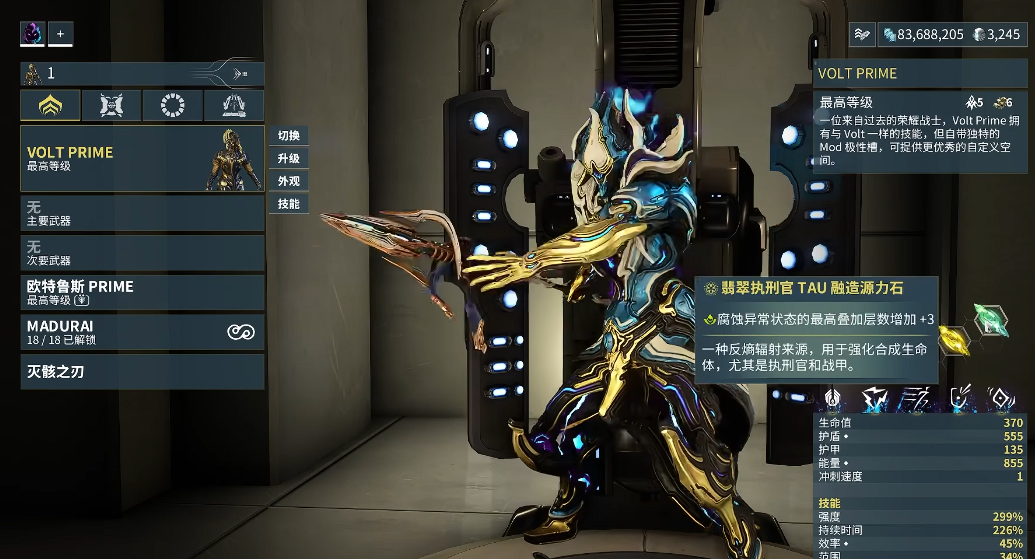The height and width of the screenshot is (559, 1035).
Task: Switch to the Warframe lotus emblem tab
Action: point(50,105)
